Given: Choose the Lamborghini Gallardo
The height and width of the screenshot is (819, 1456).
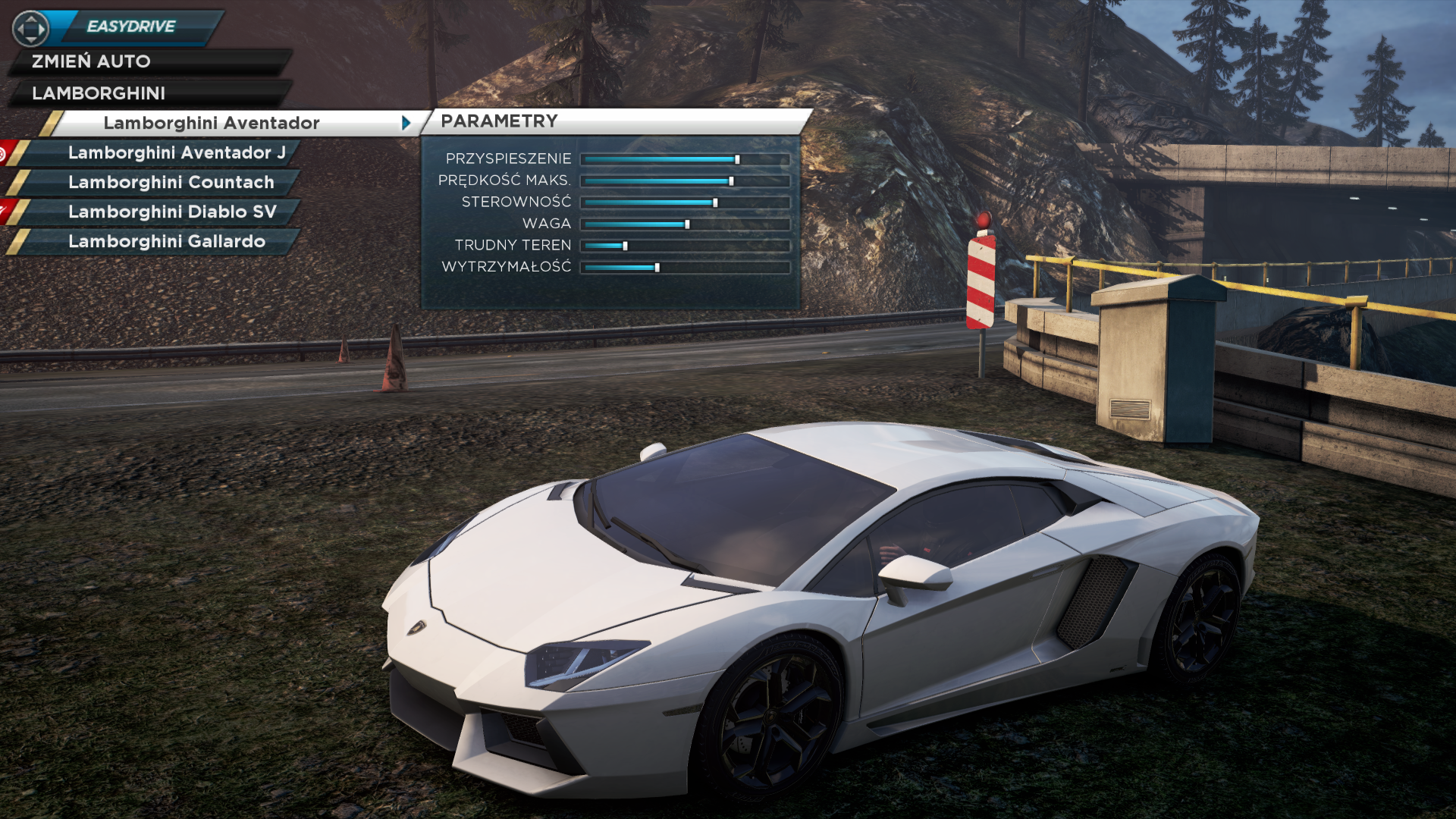Looking at the screenshot, I should click(x=167, y=241).
